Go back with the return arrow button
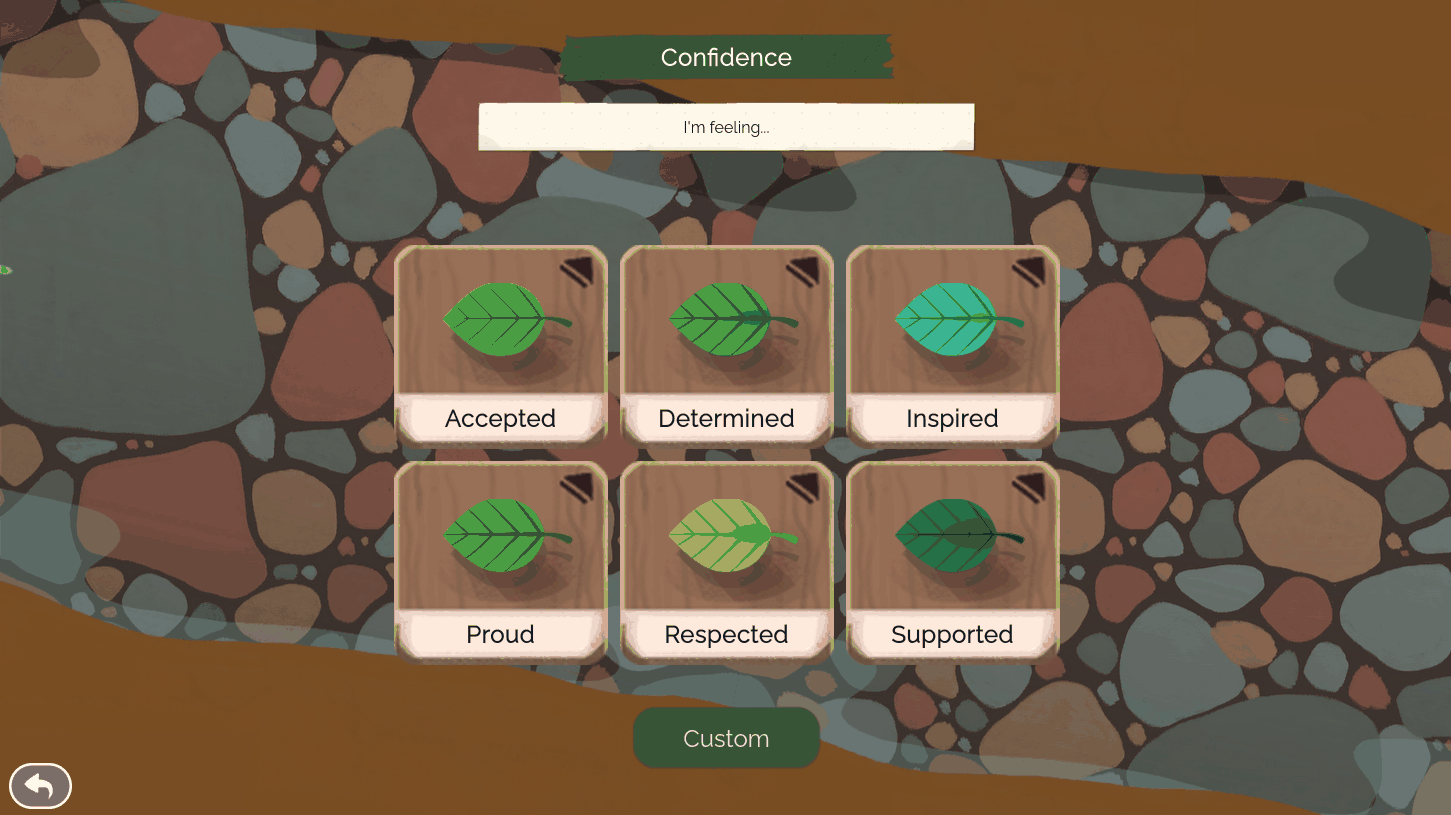Viewport: 1451px width, 815px height. (x=40, y=786)
